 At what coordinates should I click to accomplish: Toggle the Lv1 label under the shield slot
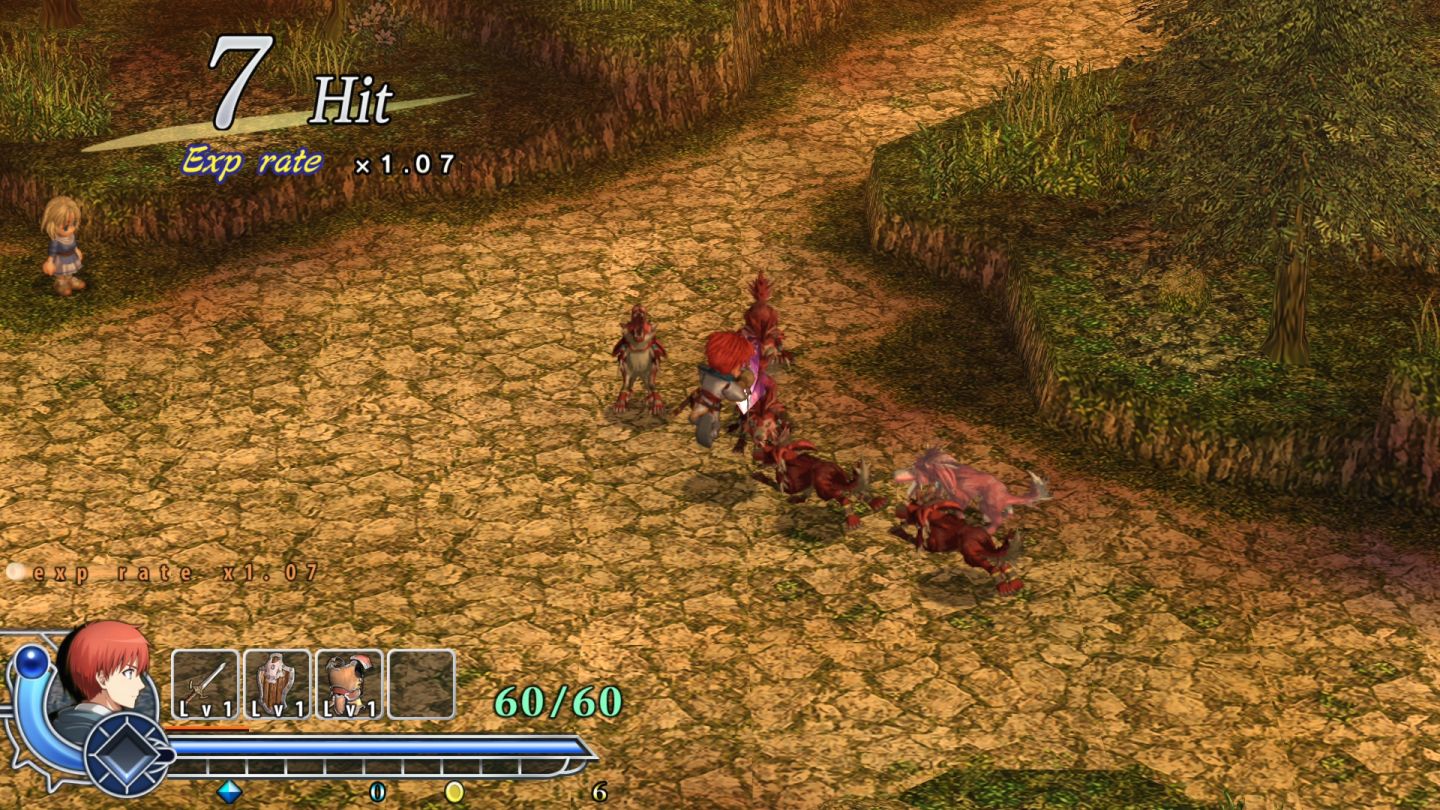point(280,708)
